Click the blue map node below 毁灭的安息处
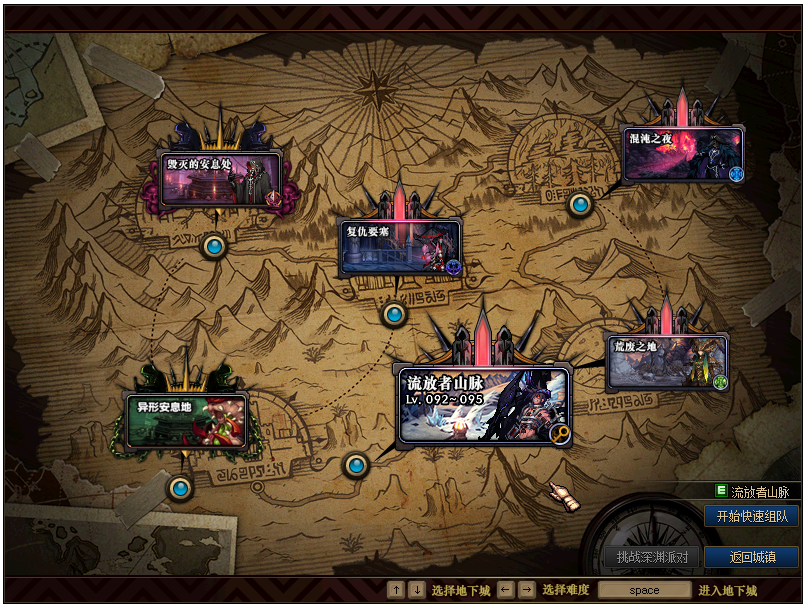 [x=214, y=246]
